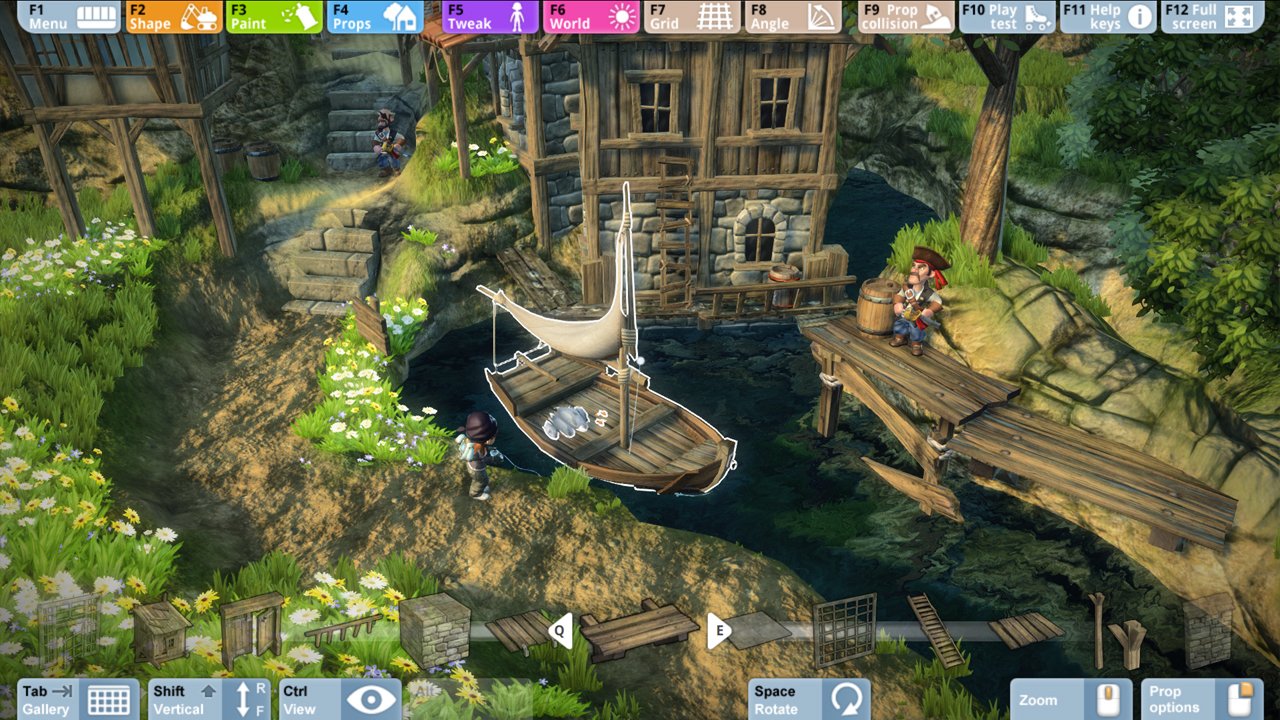Open the Angle protractor tool
The width and height of the screenshot is (1280, 720).
tap(793, 15)
